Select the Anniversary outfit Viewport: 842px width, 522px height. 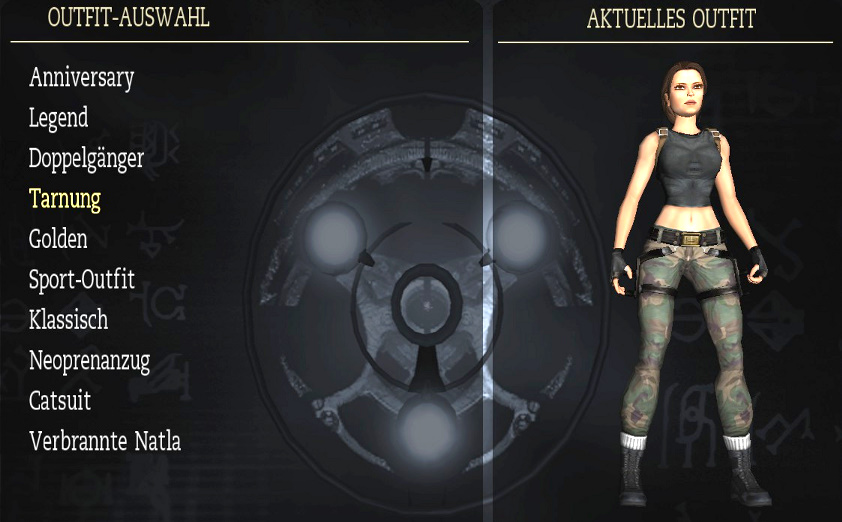coord(81,77)
